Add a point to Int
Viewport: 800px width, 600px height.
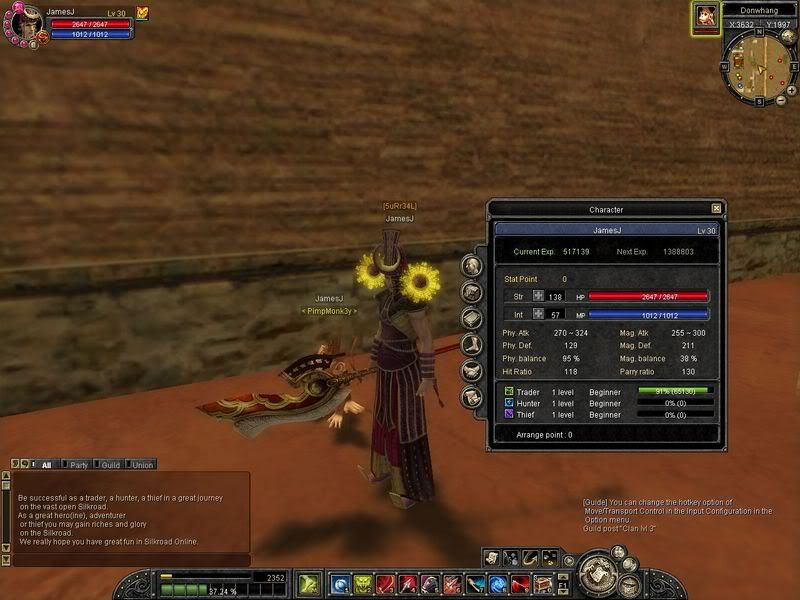(x=538, y=314)
